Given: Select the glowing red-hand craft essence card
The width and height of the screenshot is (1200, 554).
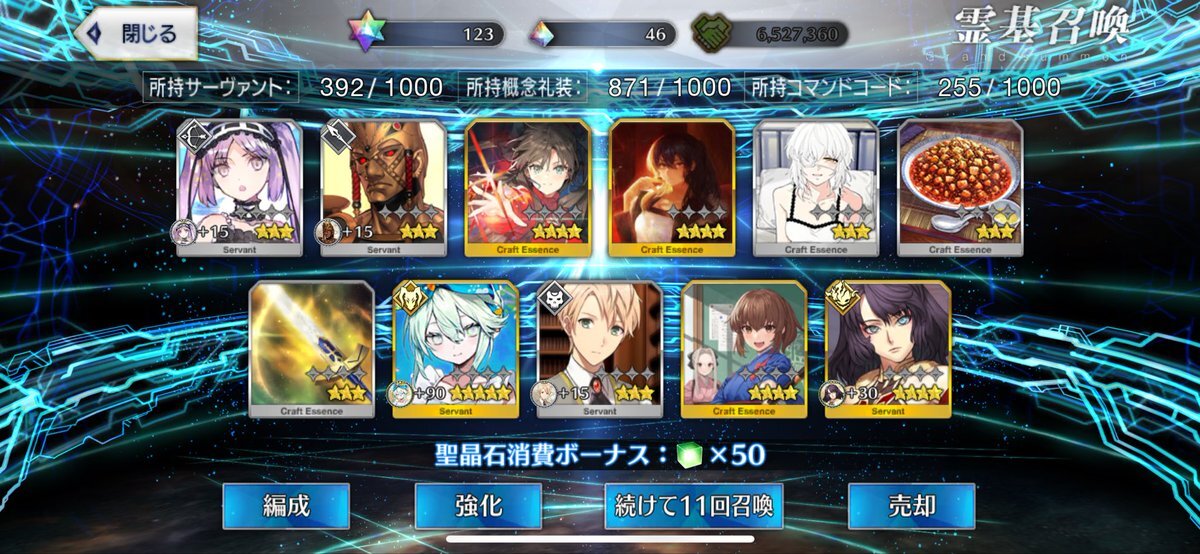Looking at the screenshot, I should point(528,188).
